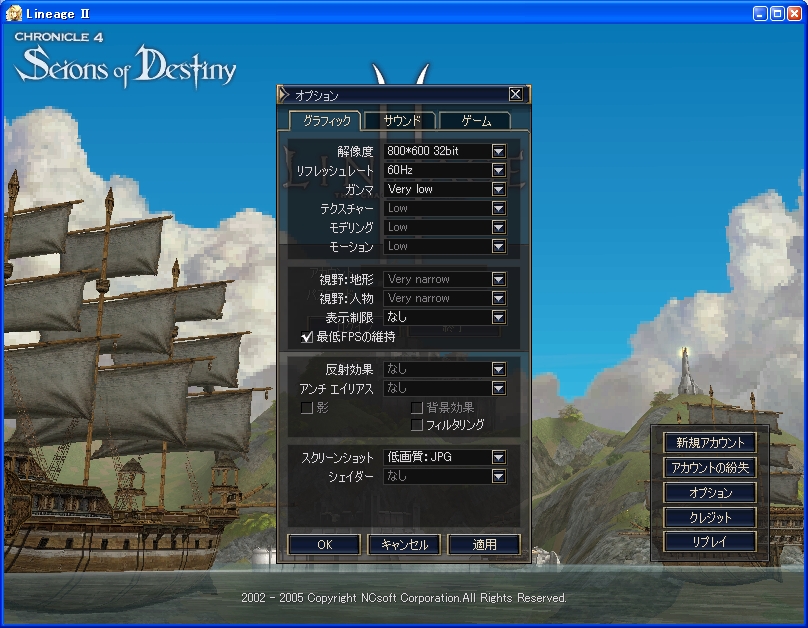Minimize the Lineage II window
Viewport: 808px width, 628px height.
(760, 13)
